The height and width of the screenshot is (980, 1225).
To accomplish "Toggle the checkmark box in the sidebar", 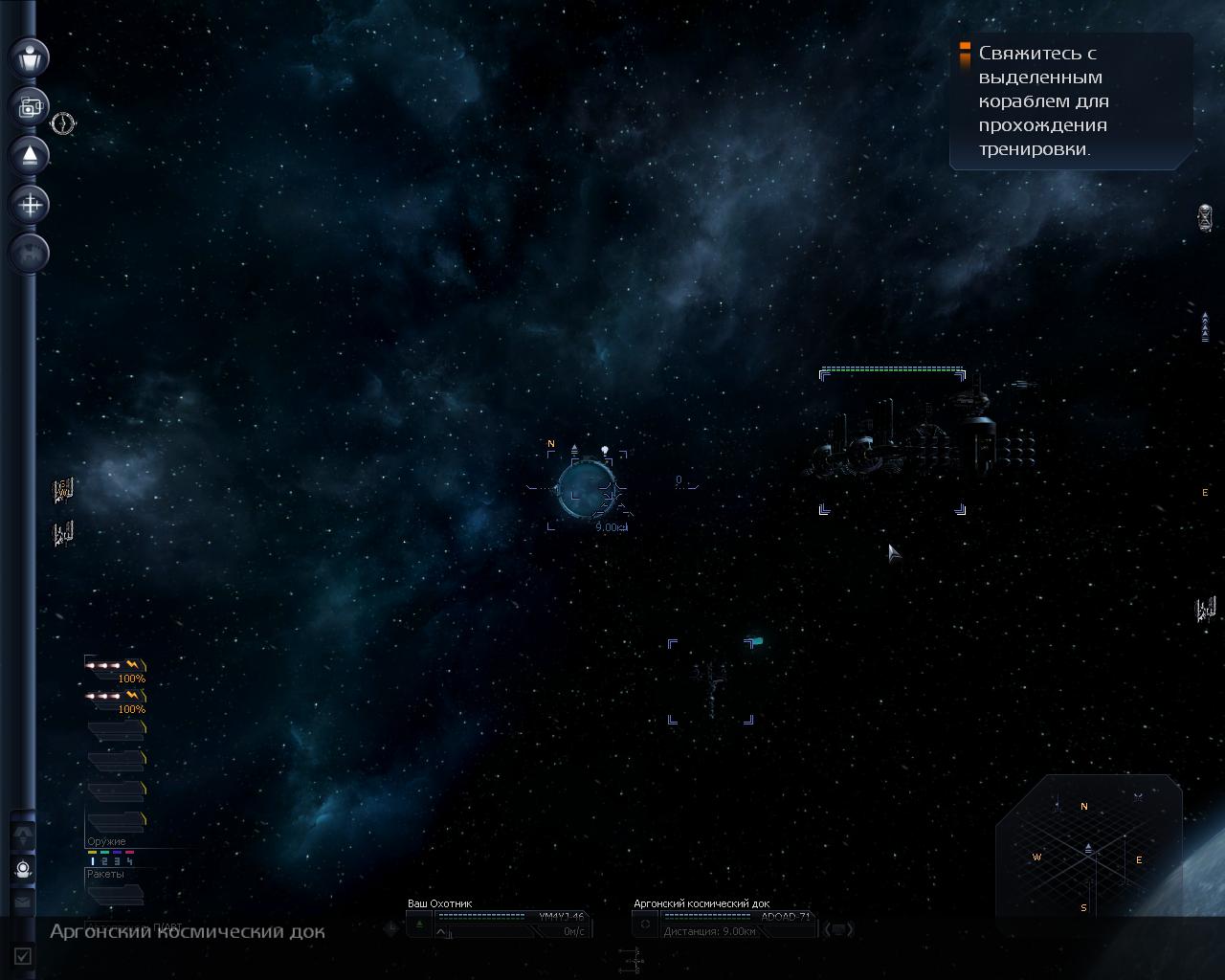I will point(23,955).
